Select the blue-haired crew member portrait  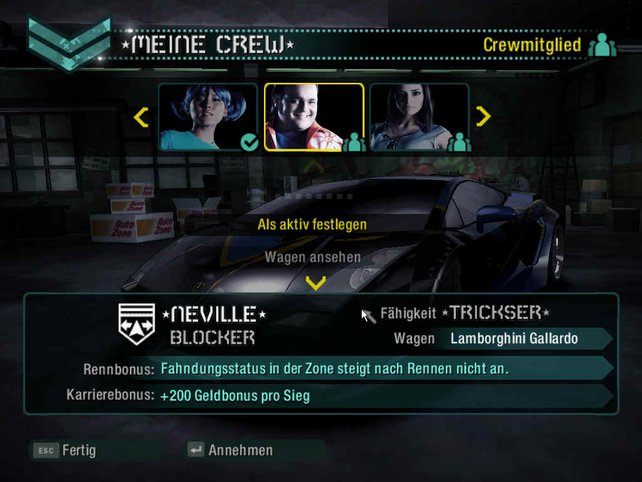(x=208, y=117)
